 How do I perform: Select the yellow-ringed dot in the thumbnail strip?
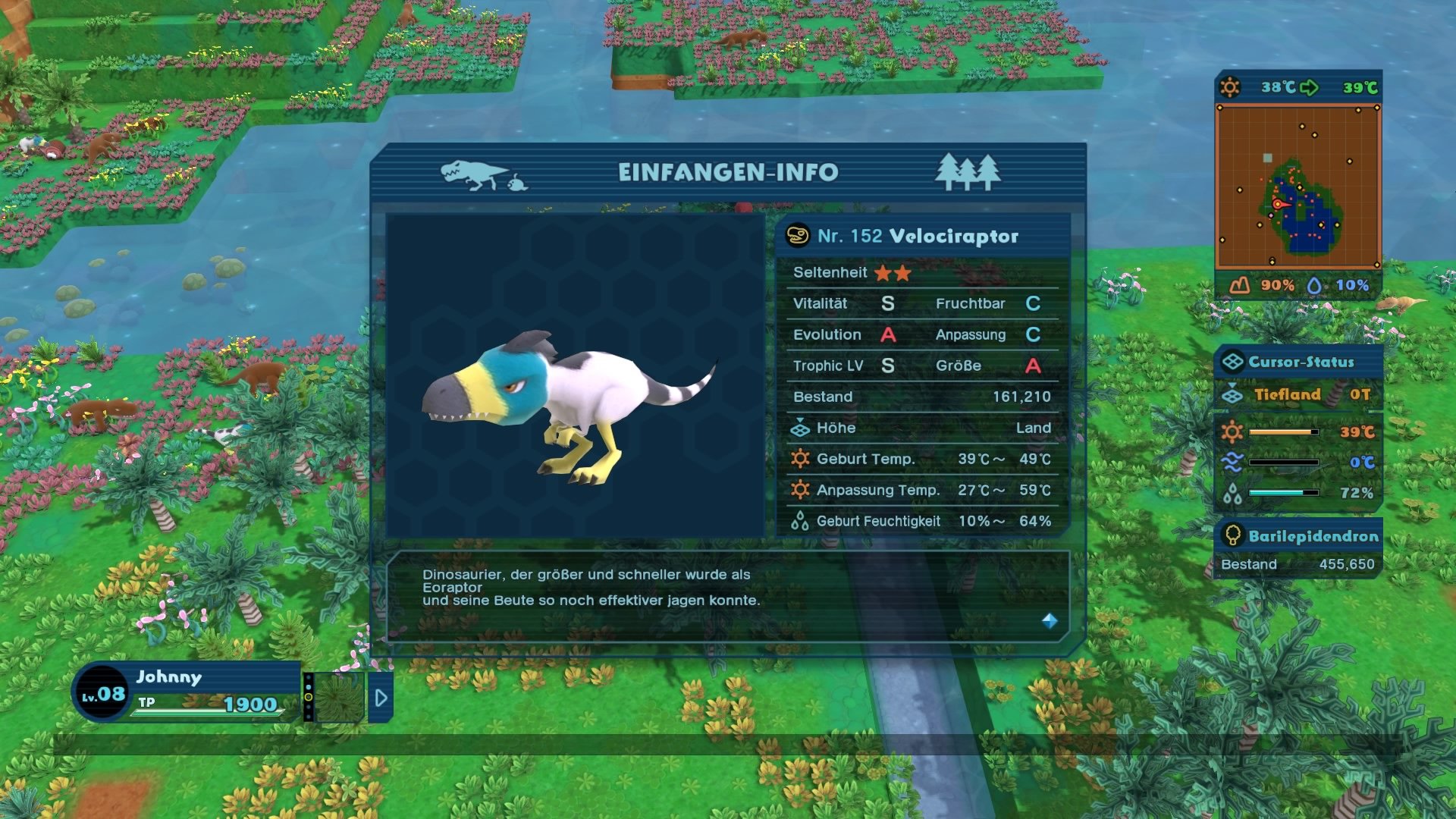coord(308,697)
